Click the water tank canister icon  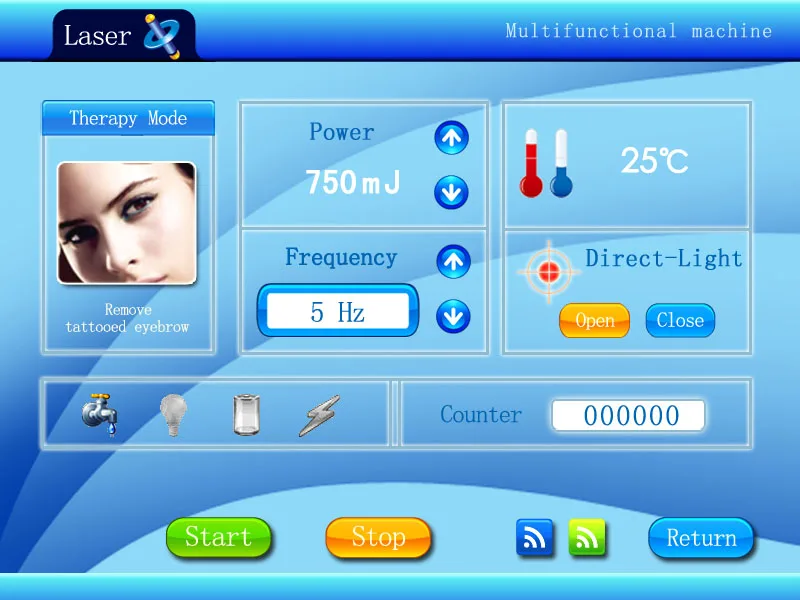coord(246,415)
